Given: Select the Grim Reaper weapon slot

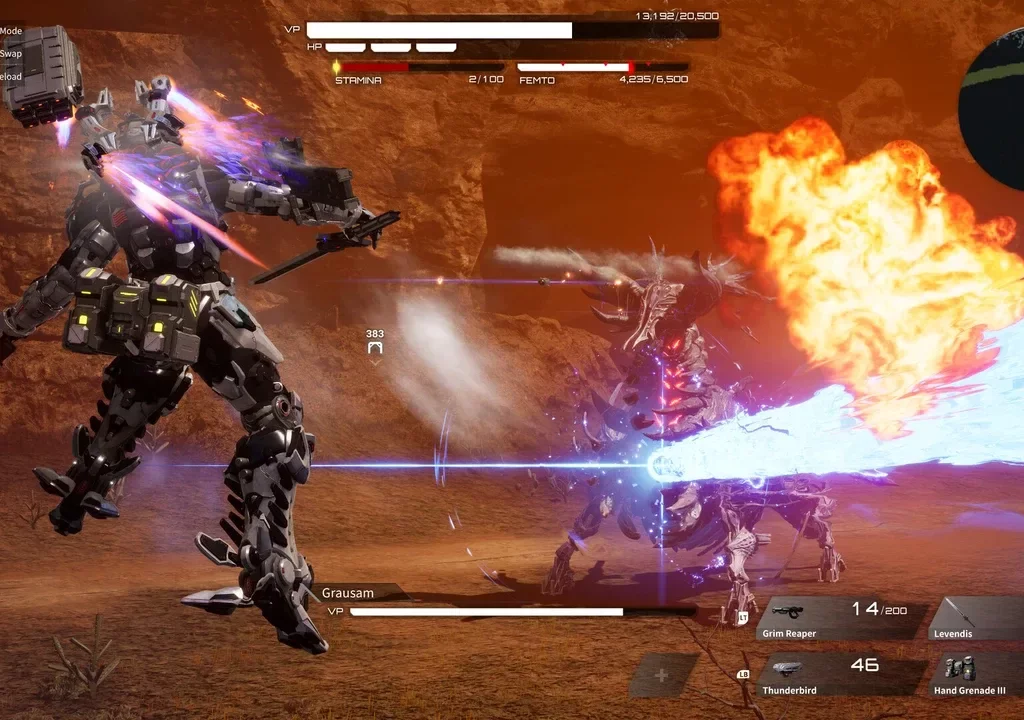Looking at the screenshot, I should (x=842, y=619).
